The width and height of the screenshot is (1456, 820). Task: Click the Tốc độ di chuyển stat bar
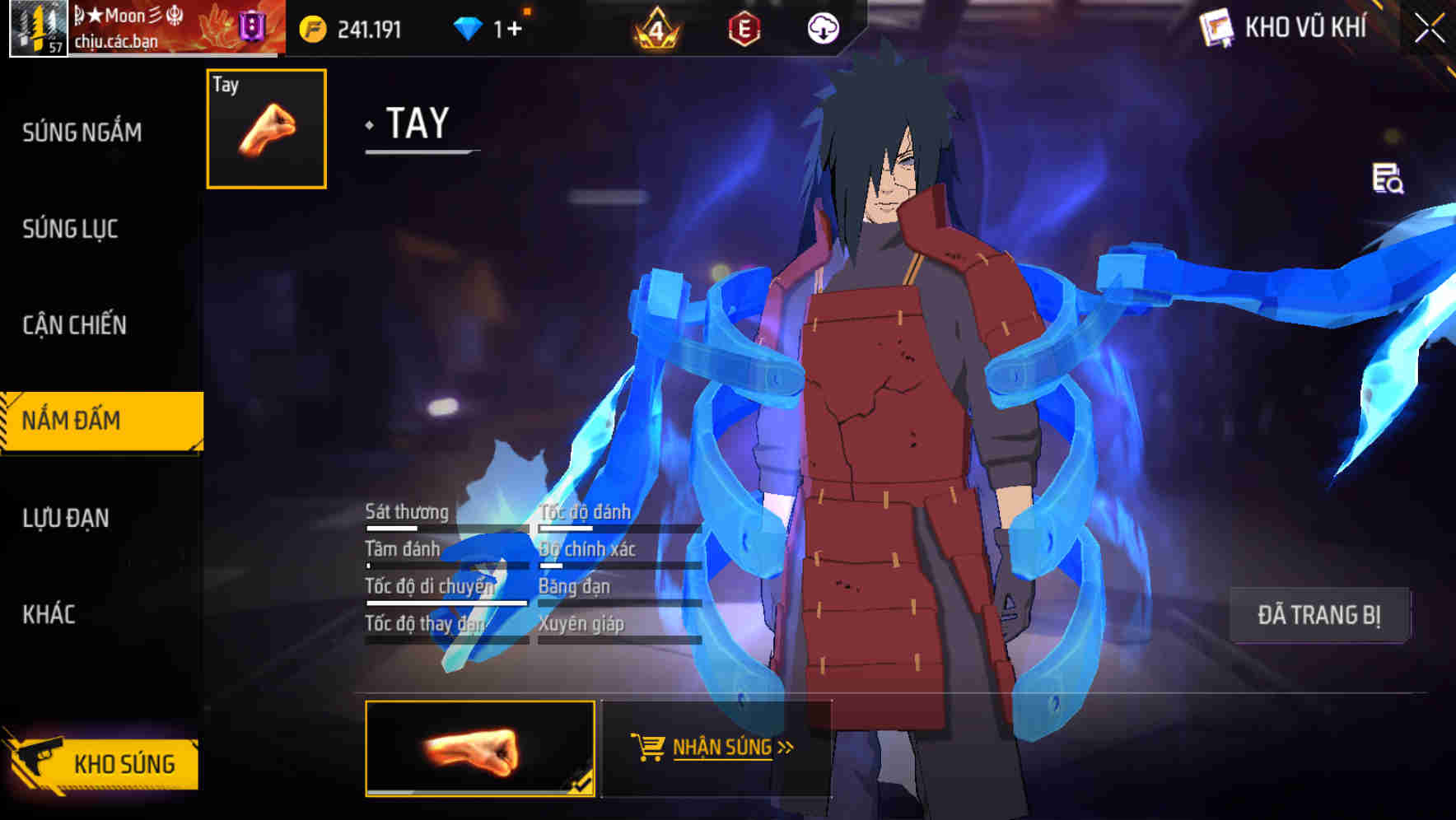click(x=445, y=603)
